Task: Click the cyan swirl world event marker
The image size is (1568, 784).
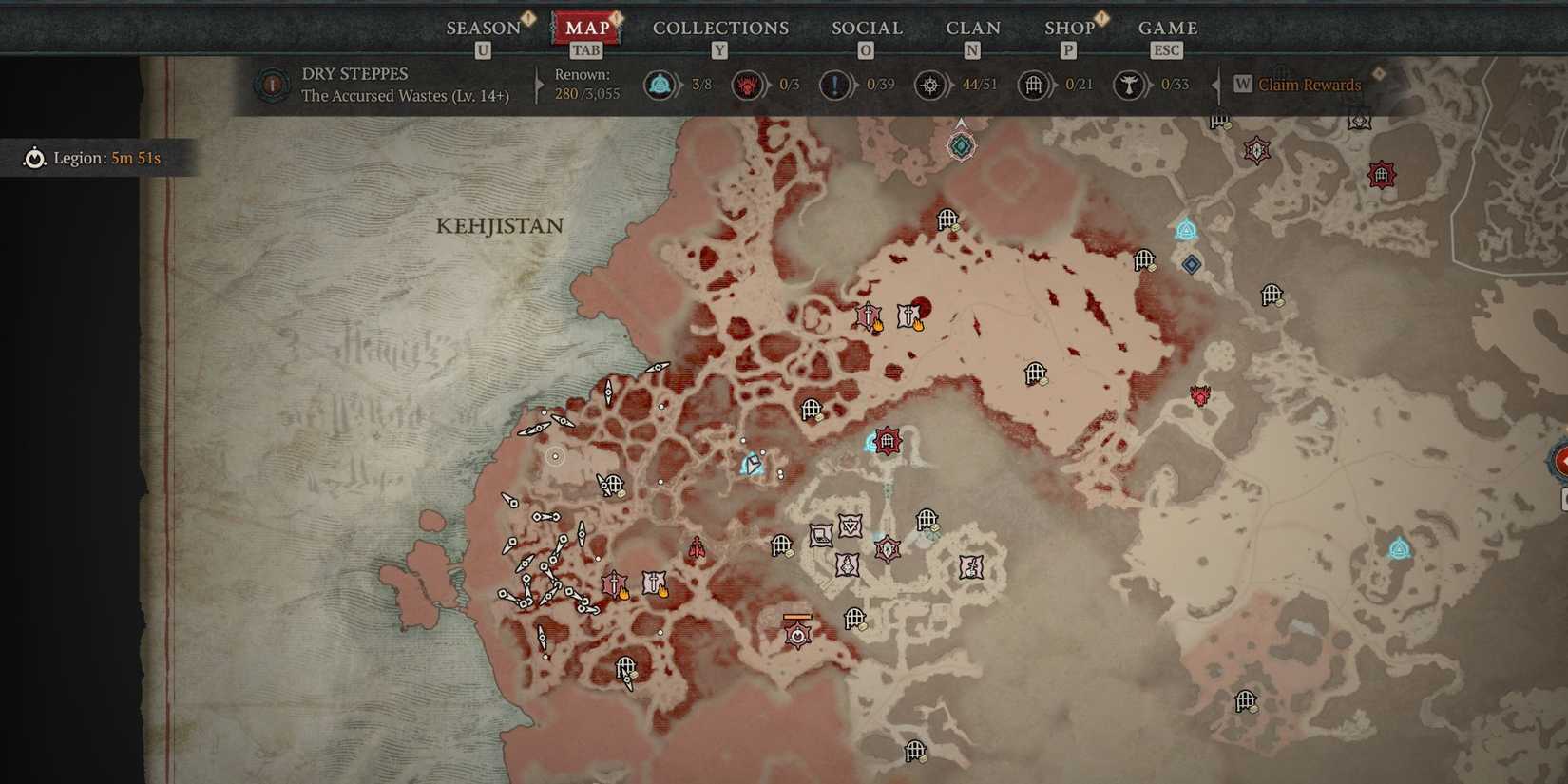Action: [751, 464]
